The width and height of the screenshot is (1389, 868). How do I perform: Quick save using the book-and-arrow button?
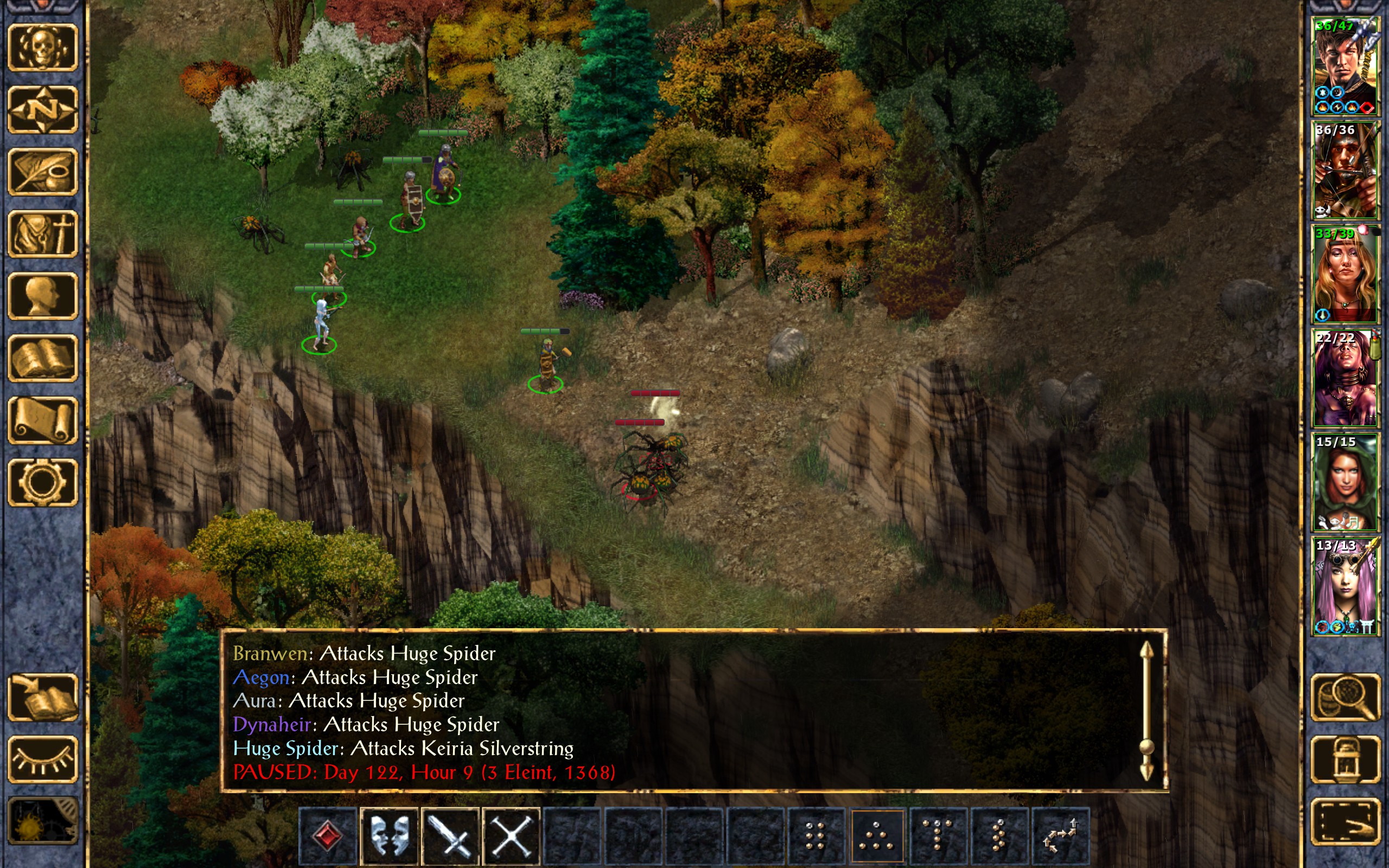pyautogui.click(x=42, y=697)
